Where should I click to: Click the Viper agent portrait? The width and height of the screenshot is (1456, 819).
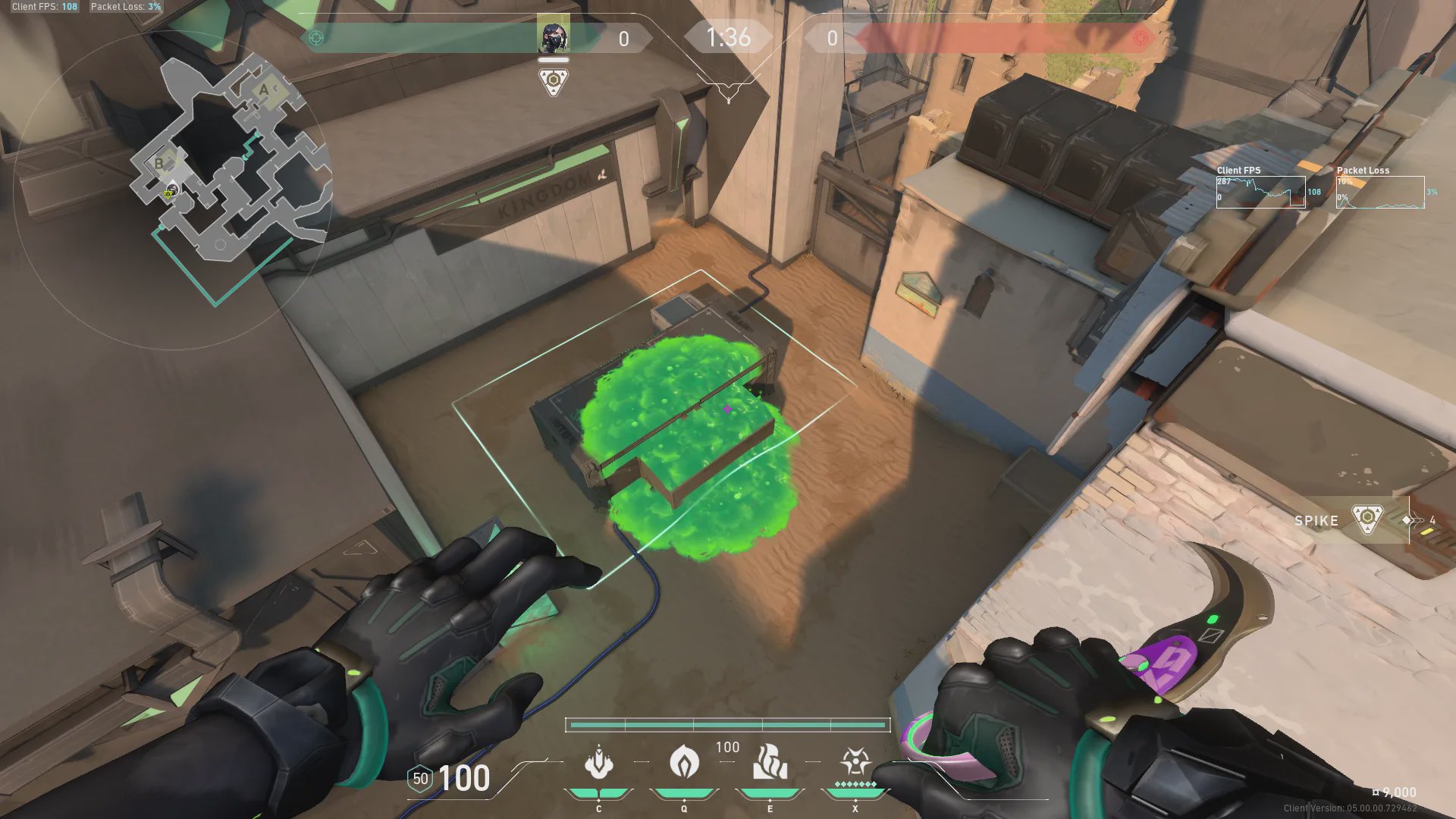tap(553, 36)
